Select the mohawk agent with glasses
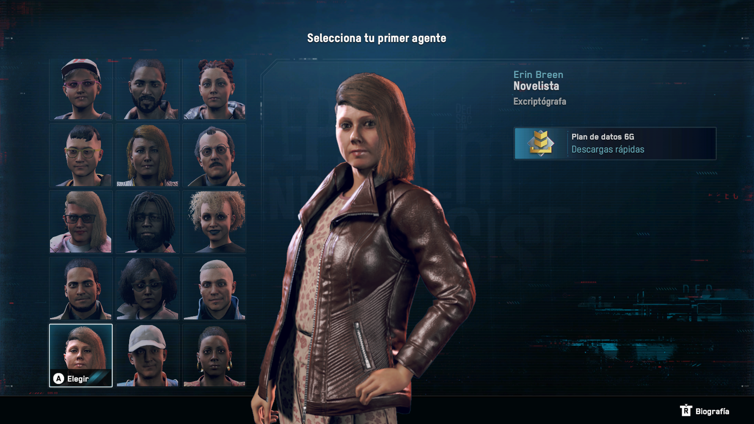 (x=81, y=155)
